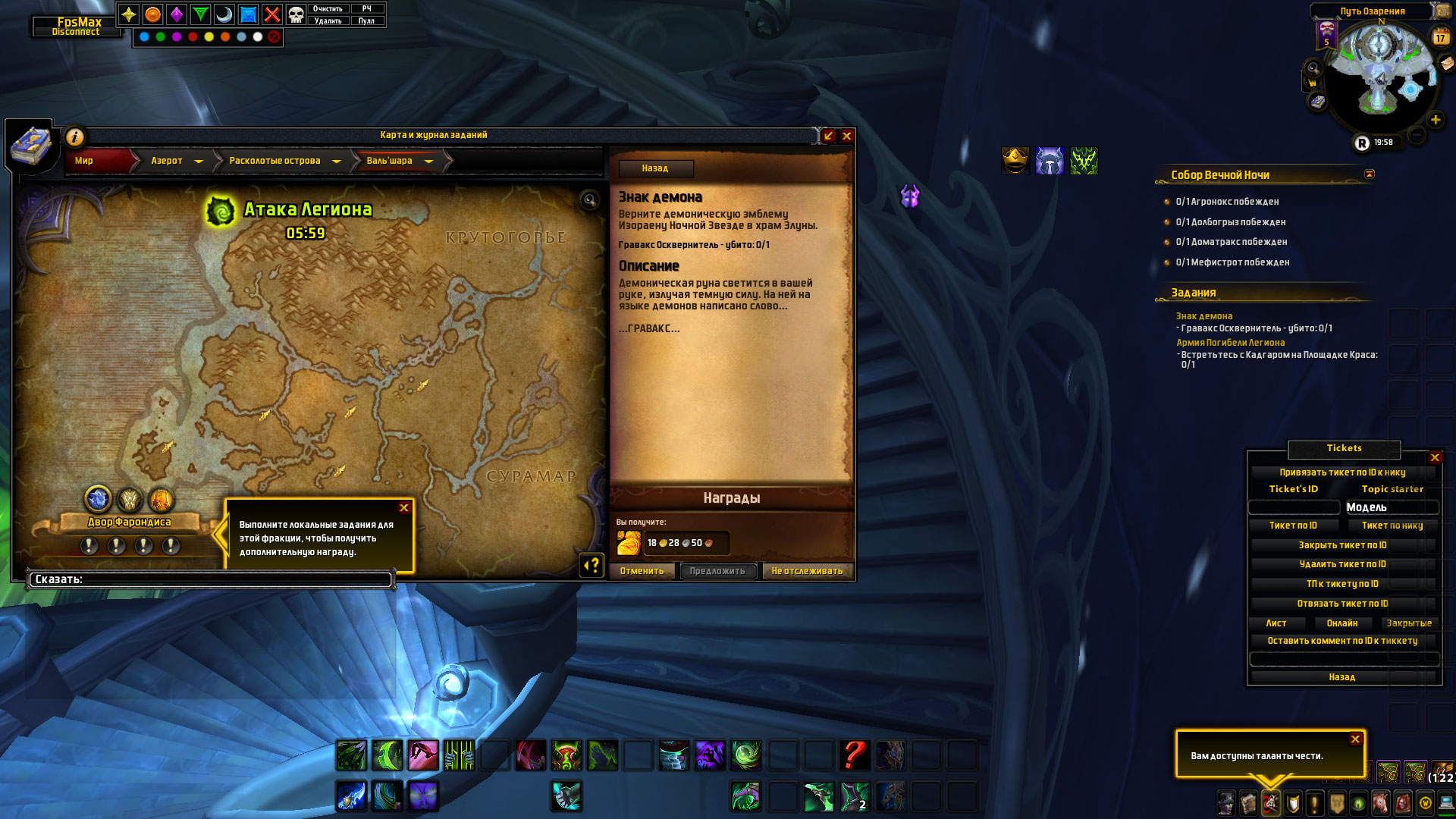Close the Tickets panel
This screenshot has height=819, width=1456.
tap(1435, 457)
